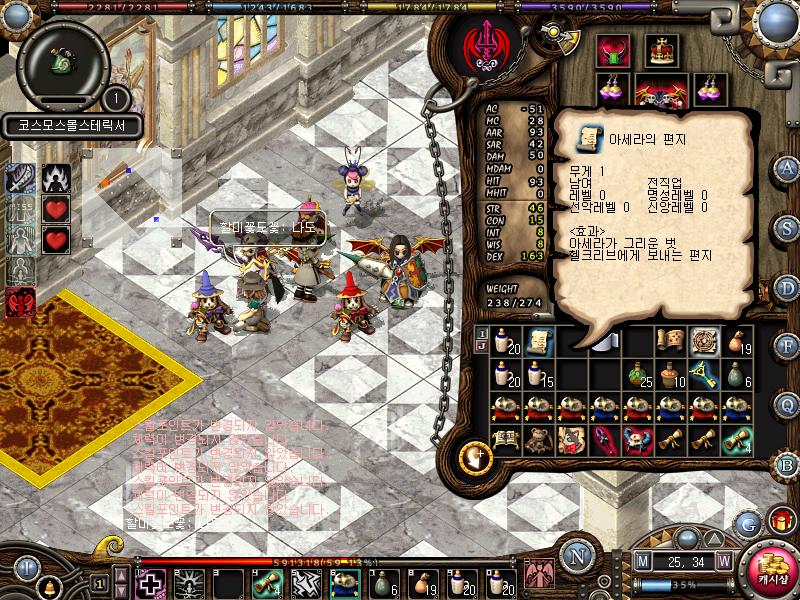Open the S panel button
800x600 pixels.
click(x=787, y=227)
